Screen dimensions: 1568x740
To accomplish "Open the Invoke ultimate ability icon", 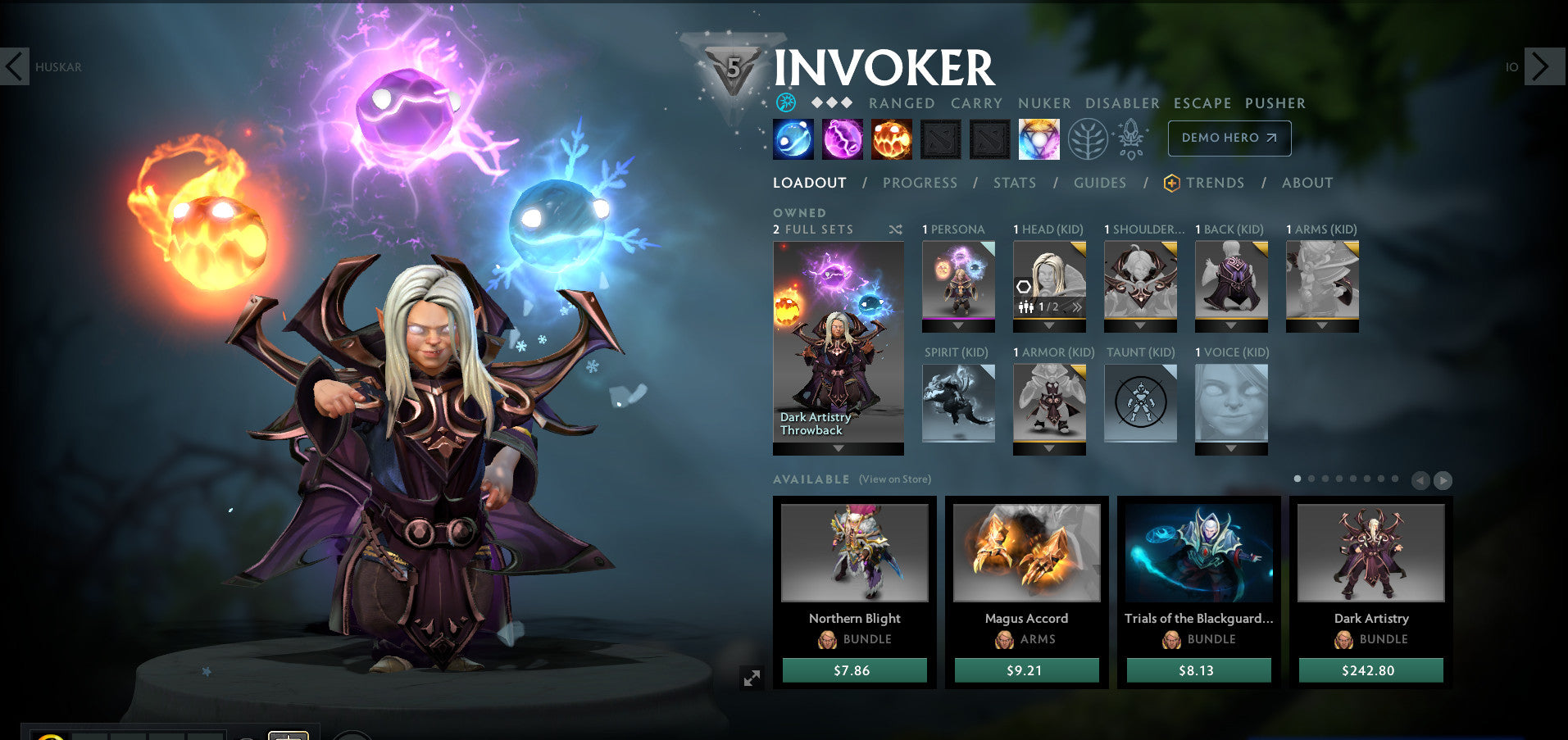I will coord(1039,138).
